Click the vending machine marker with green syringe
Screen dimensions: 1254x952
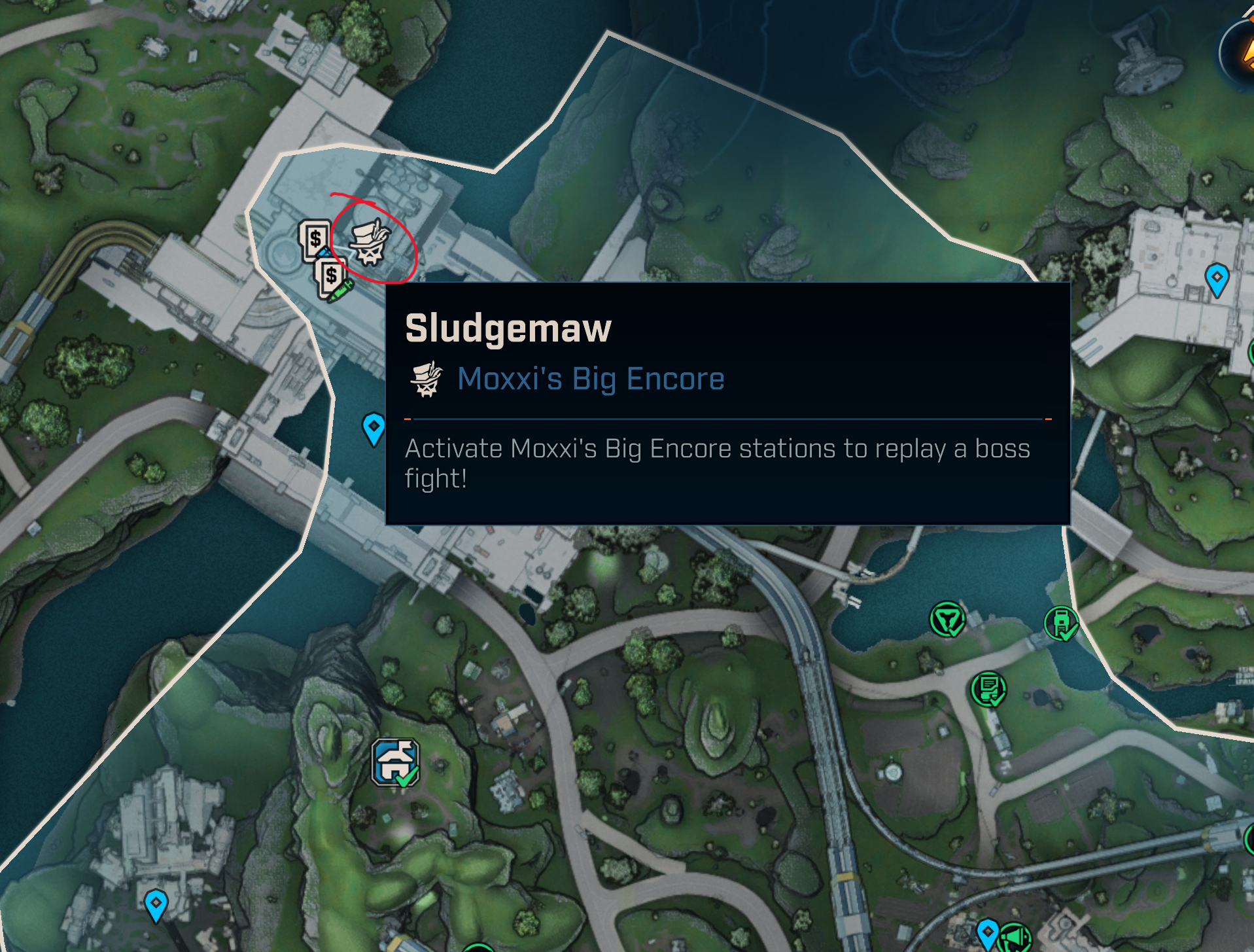click(x=332, y=278)
